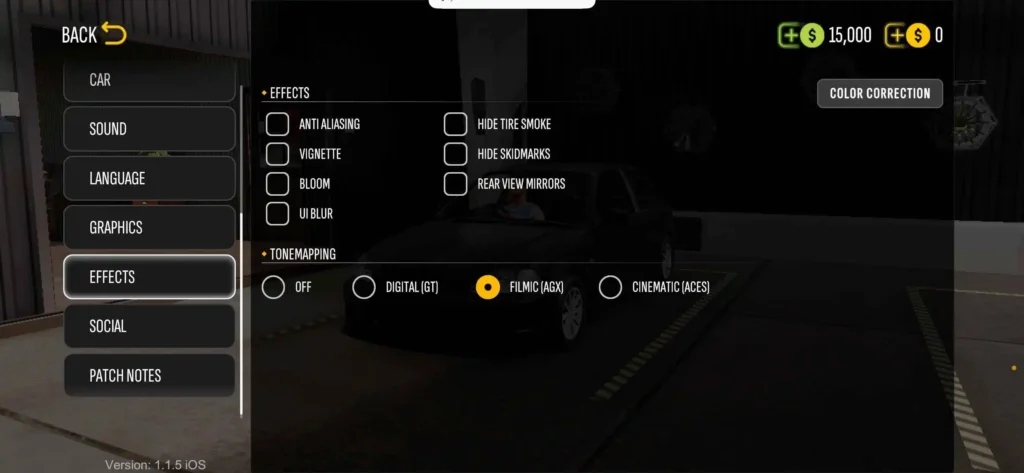
Task: Select Cinematic (ACES) tonemapping
Action: tap(610, 287)
